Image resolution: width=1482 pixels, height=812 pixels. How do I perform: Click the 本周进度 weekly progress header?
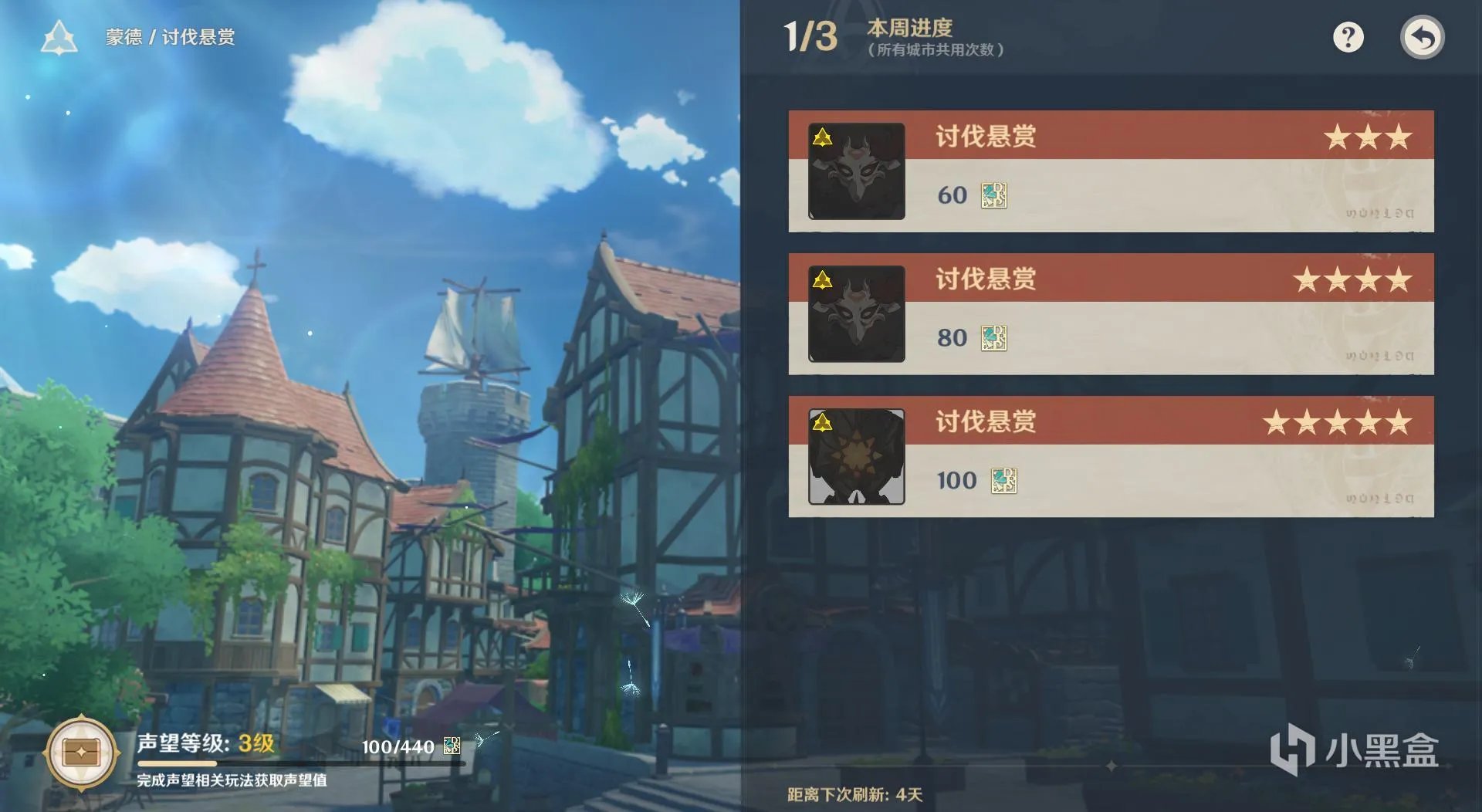click(x=908, y=29)
